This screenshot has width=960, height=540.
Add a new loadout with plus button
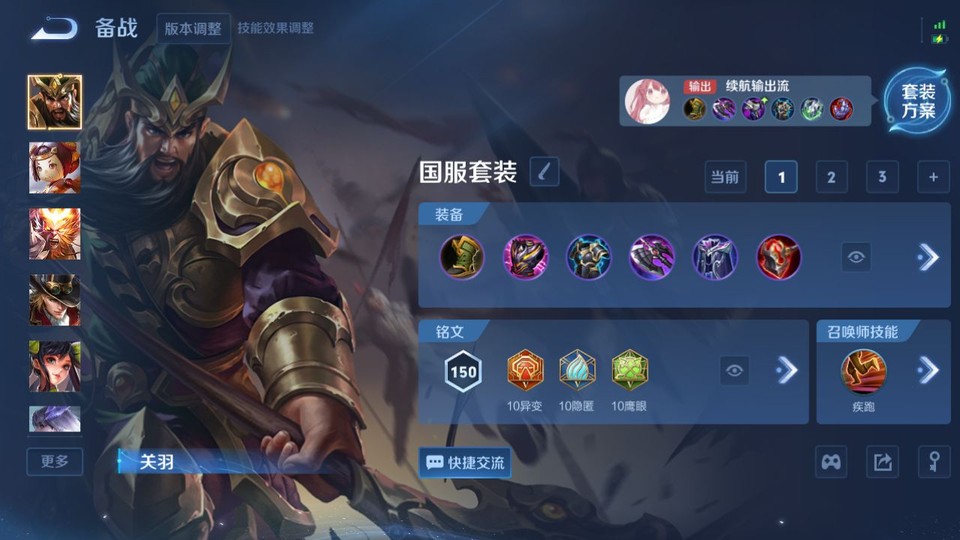(x=933, y=177)
